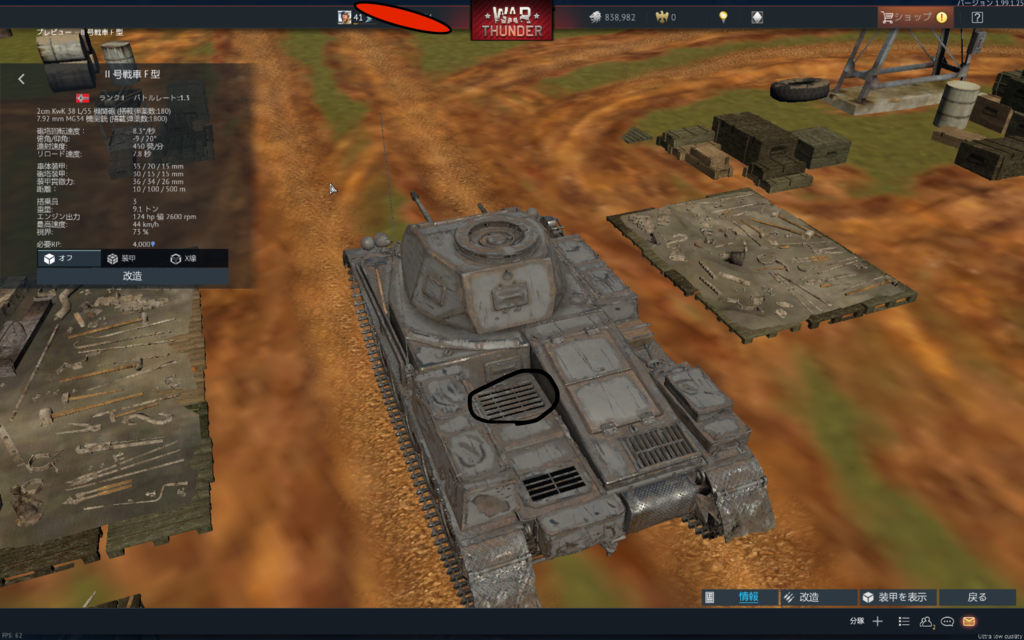Open the contacts friends icon
Image resolution: width=1024 pixels, height=640 pixels.
point(926,621)
